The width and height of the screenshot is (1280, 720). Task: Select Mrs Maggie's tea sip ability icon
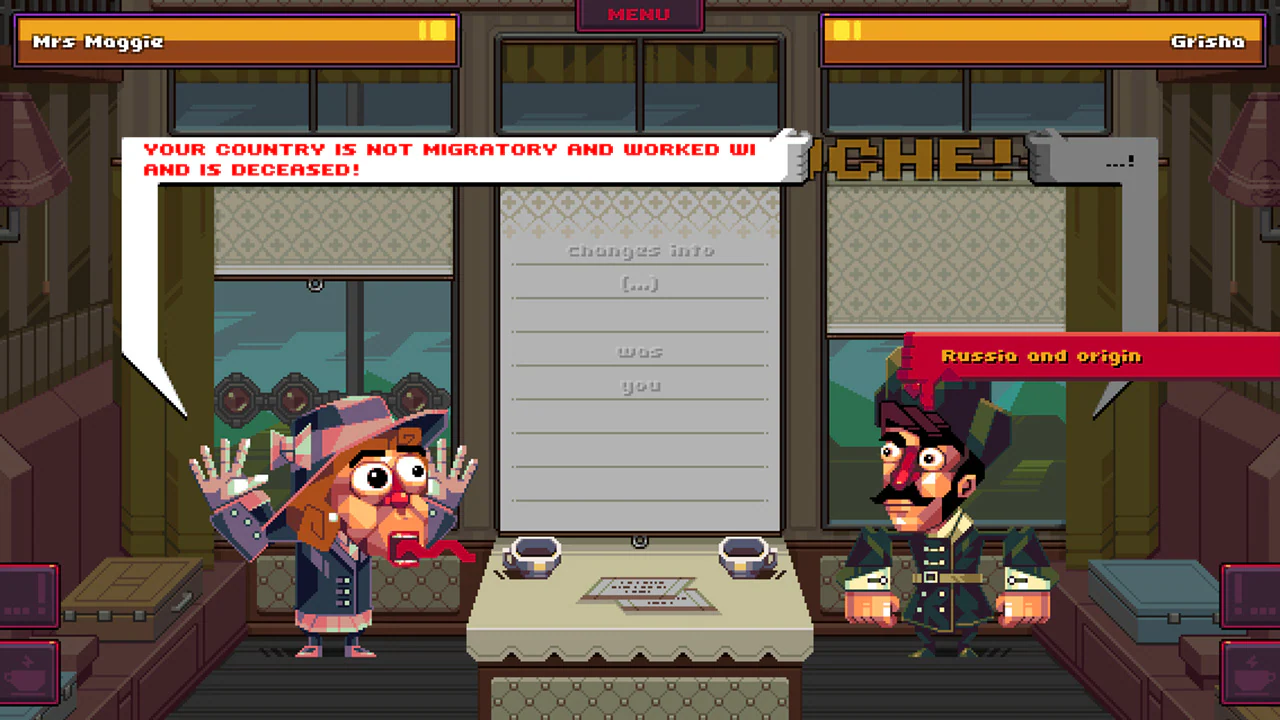[x=27, y=675]
